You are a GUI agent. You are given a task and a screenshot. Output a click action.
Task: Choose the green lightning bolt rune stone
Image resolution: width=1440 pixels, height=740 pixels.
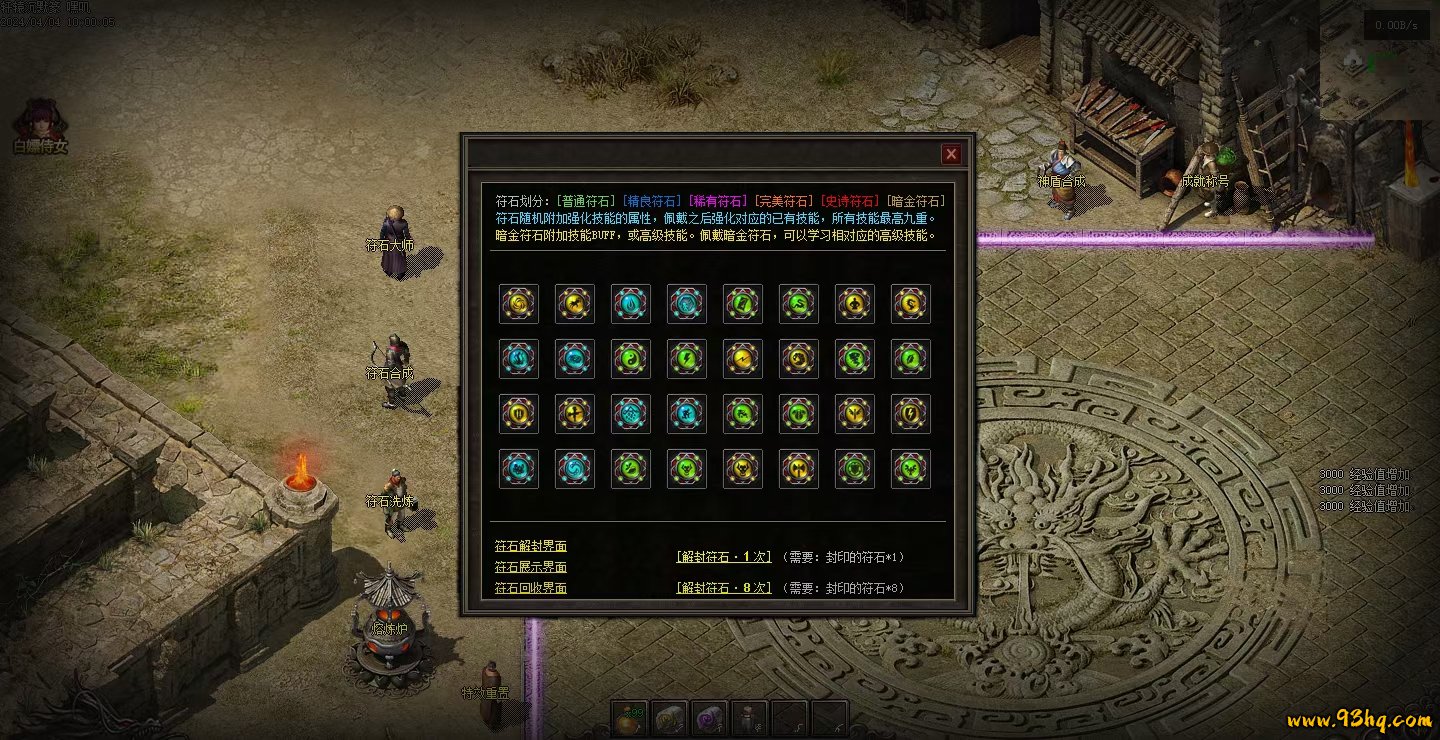click(687, 359)
